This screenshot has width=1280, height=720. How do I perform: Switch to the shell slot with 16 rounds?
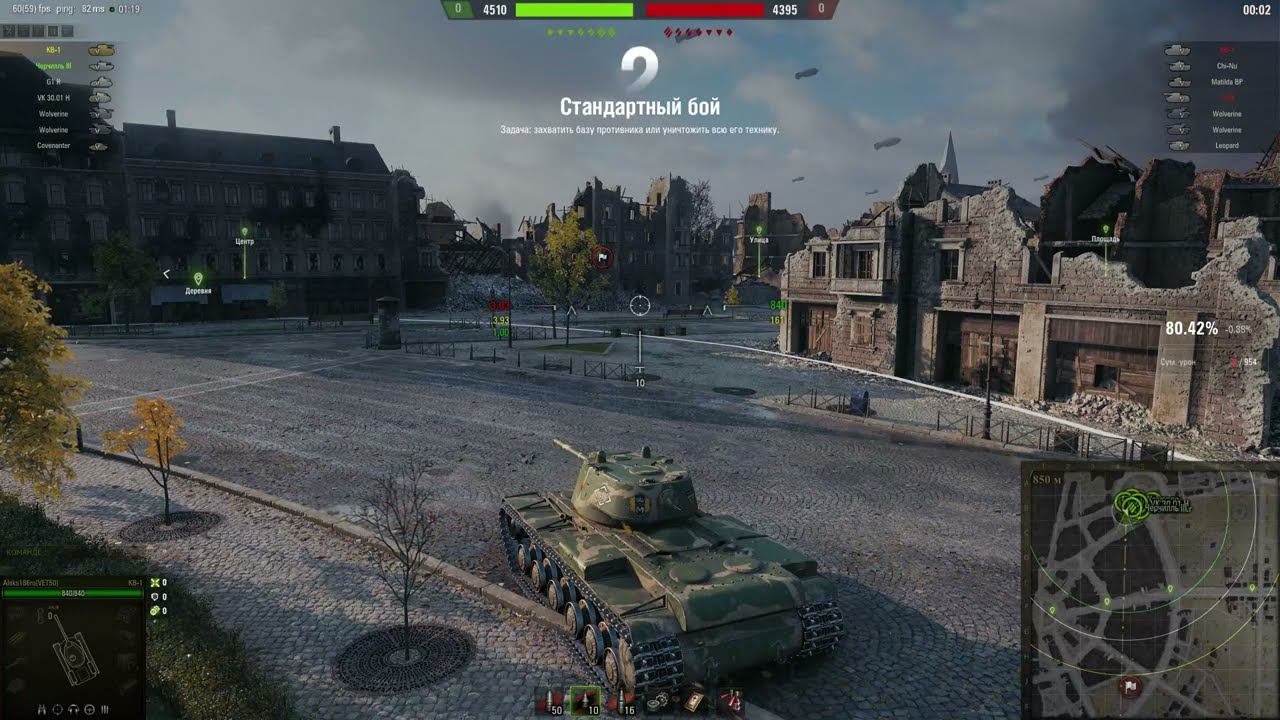[x=622, y=702]
